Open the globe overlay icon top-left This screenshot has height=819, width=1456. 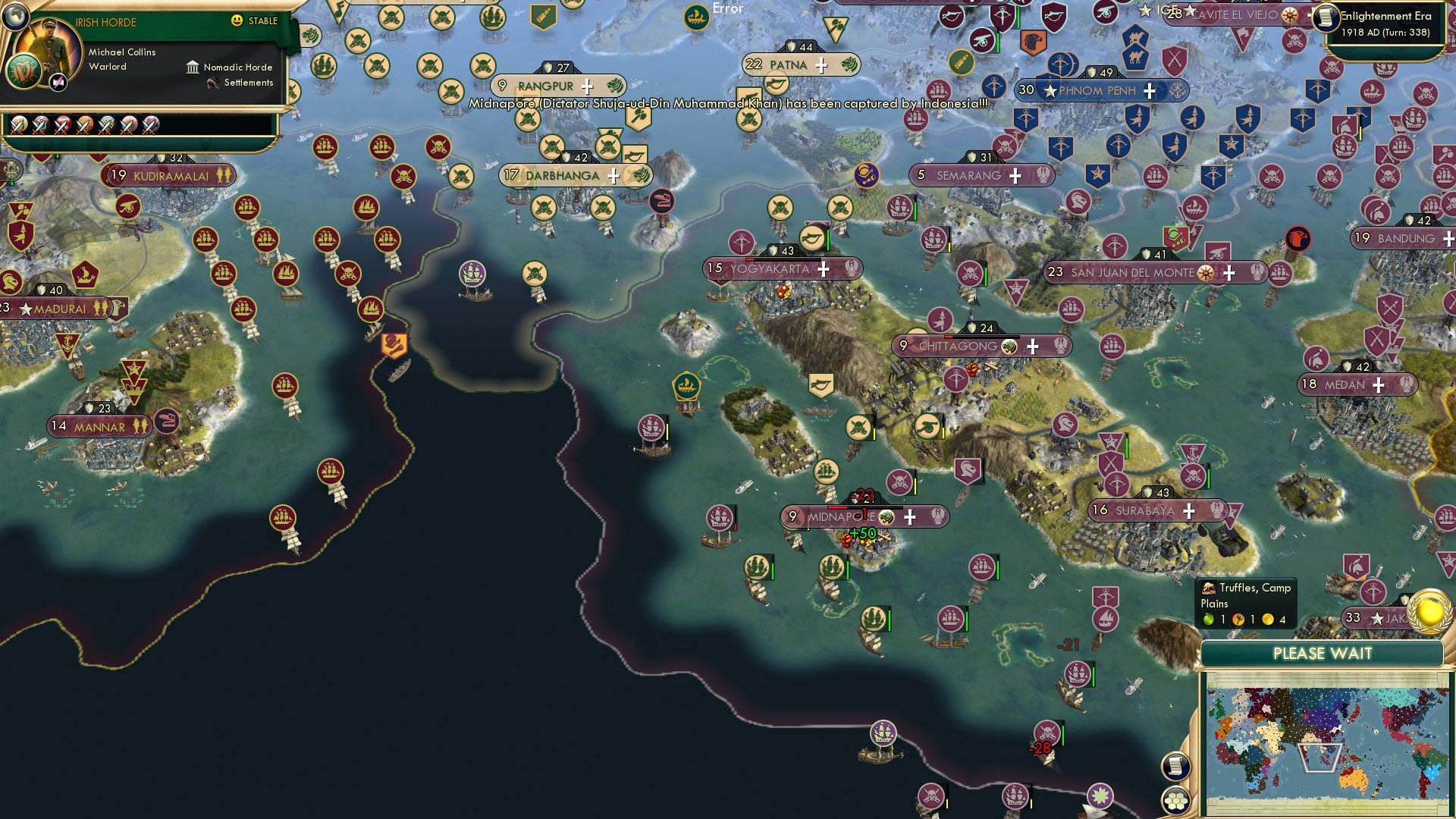tap(15, 15)
